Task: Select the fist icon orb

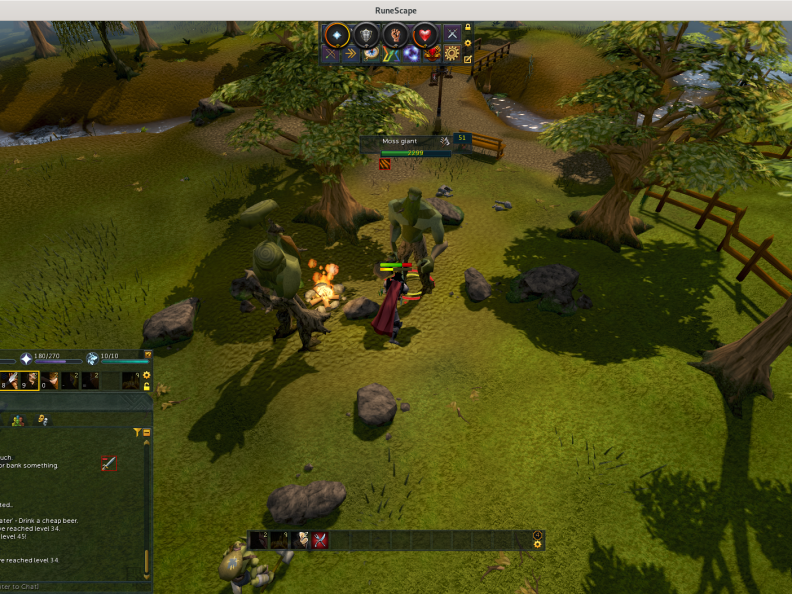Action: pos(396,34)
